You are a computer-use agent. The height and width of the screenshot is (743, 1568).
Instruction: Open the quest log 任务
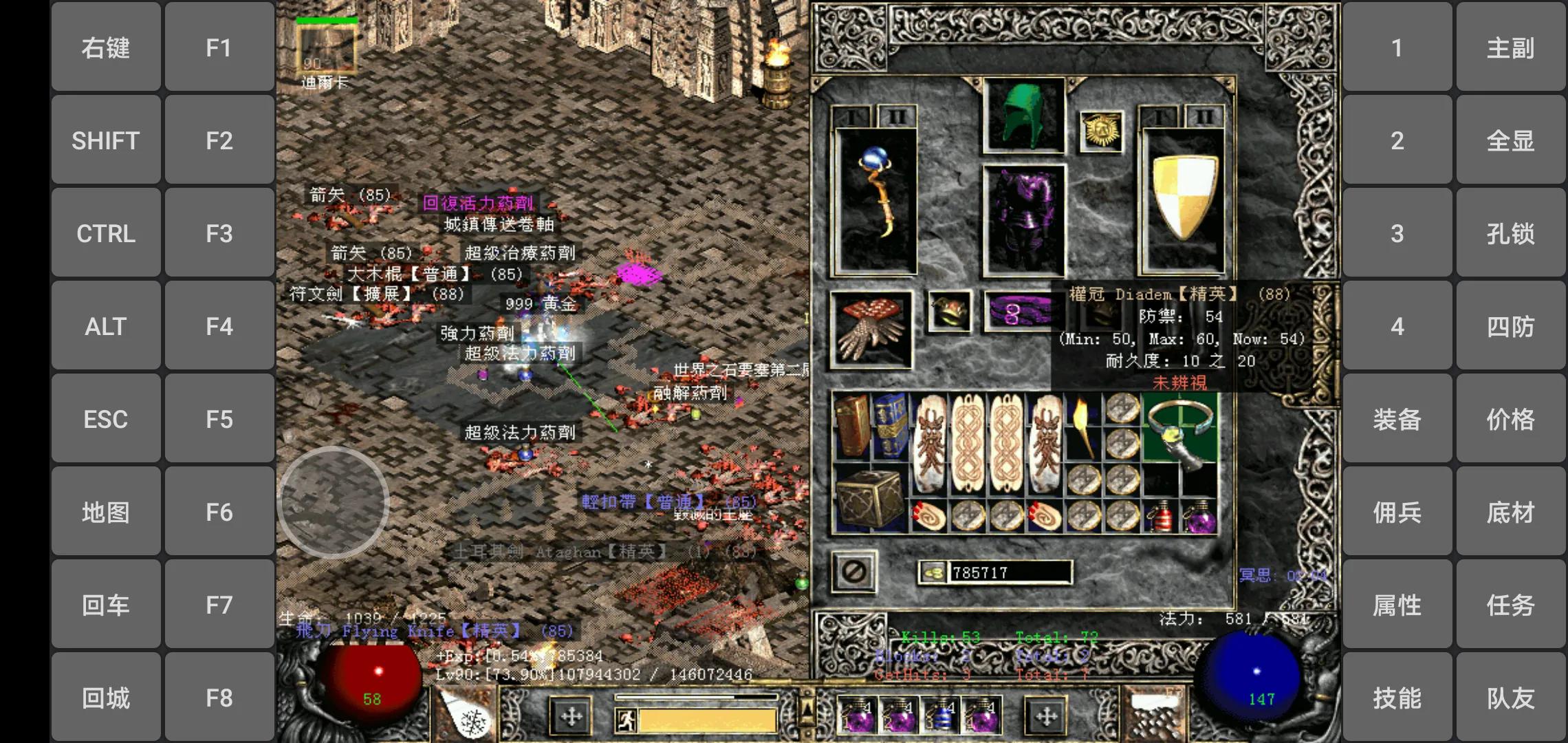coord(1510,605)
